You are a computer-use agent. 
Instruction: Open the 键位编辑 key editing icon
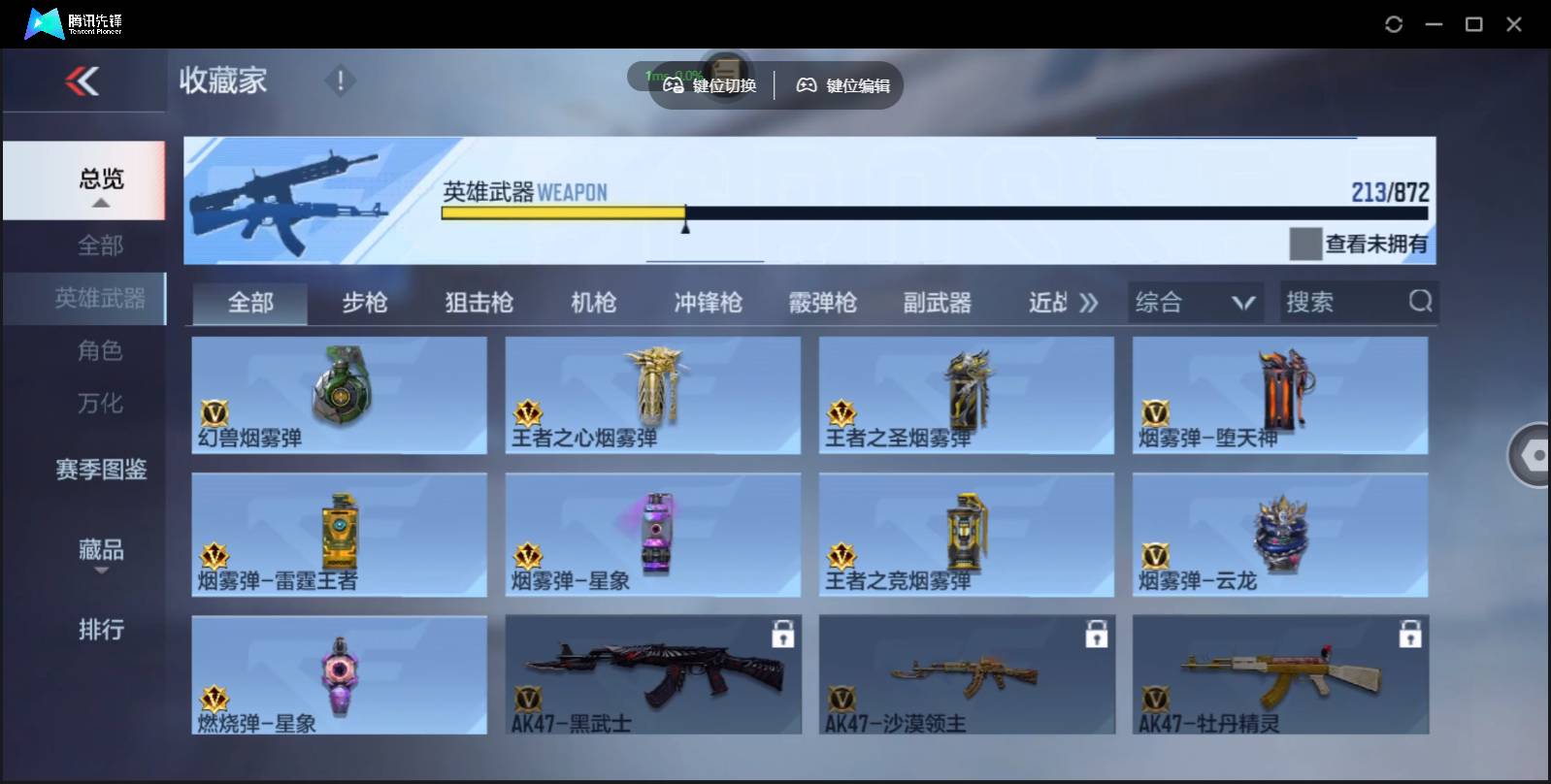(806, 84)
